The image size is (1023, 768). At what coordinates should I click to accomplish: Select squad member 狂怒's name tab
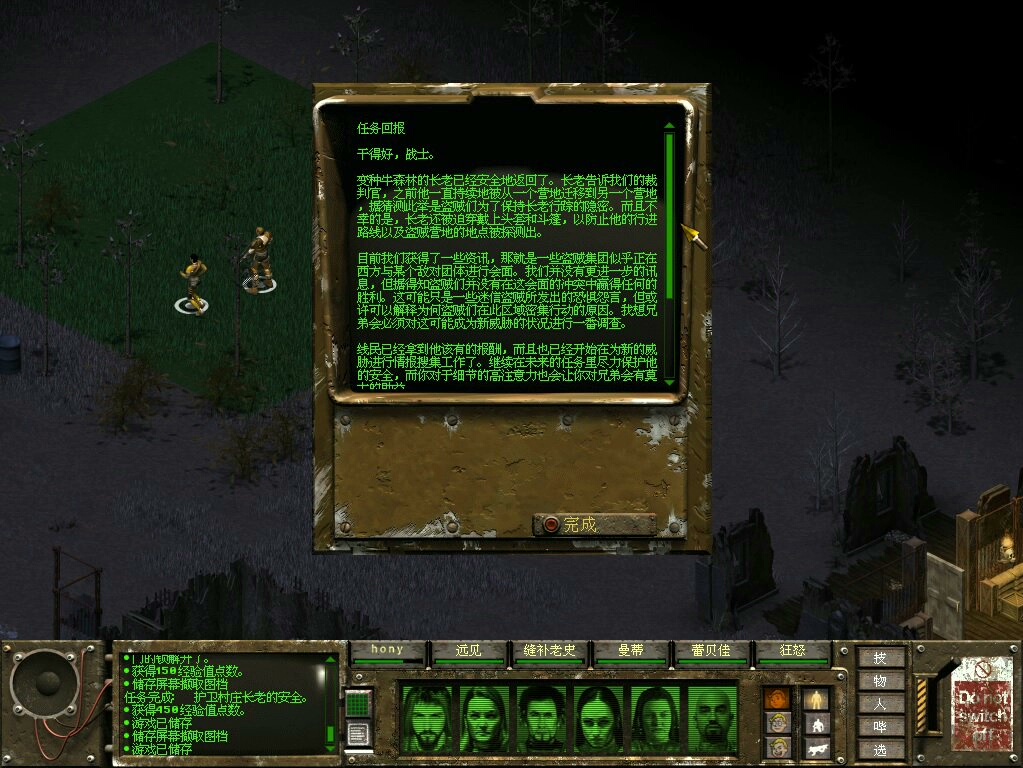pyautogui.click(x=792, y=650)
